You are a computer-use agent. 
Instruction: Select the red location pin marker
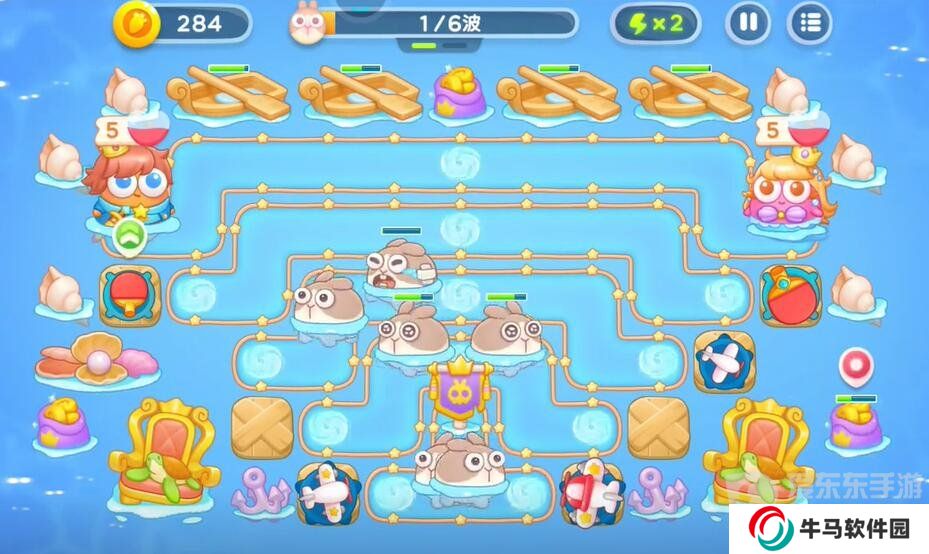click(x=855, y=364)
